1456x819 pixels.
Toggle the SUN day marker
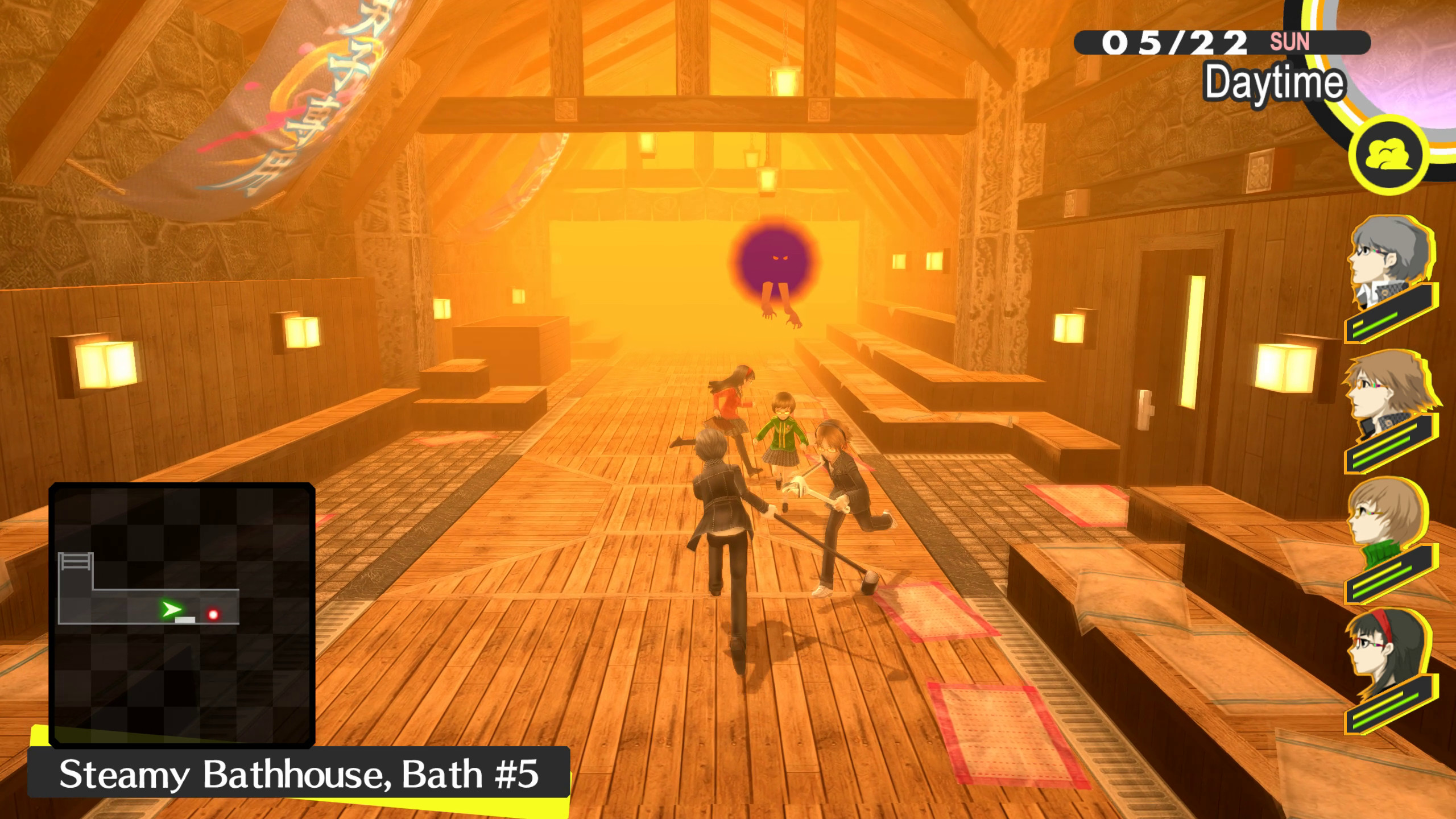click(x=1296, y=40)
